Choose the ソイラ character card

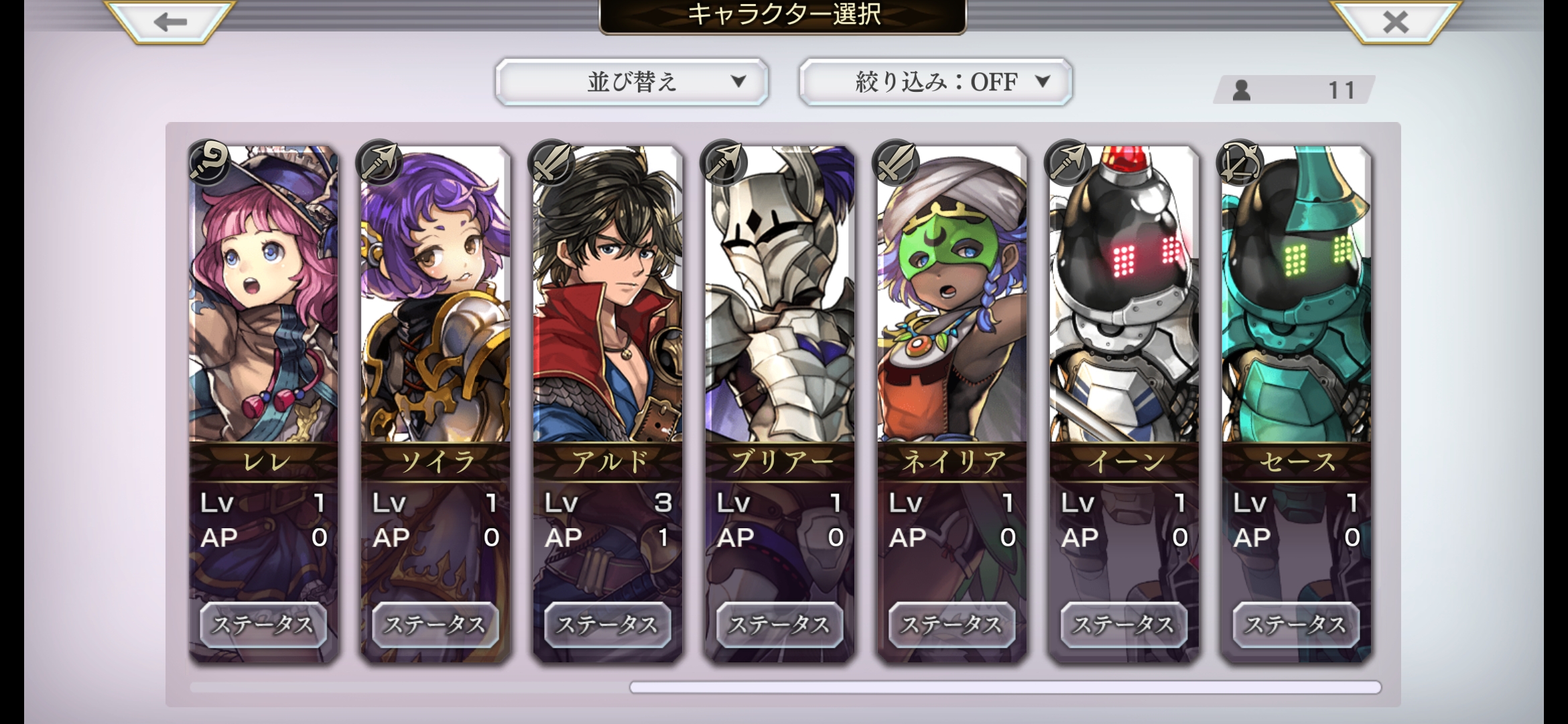[436, 302]
